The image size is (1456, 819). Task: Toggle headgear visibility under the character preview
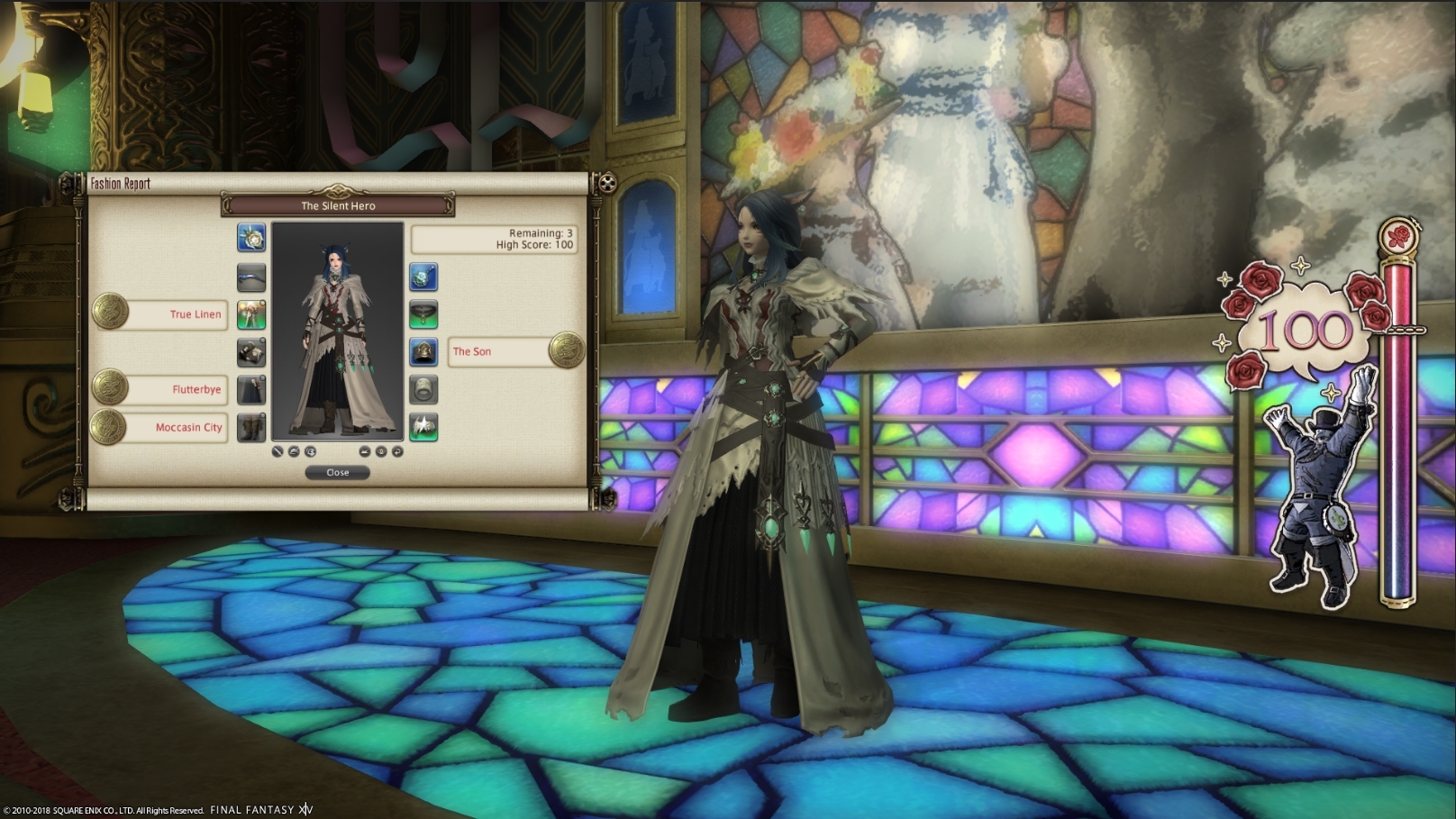tap(295, 451)
